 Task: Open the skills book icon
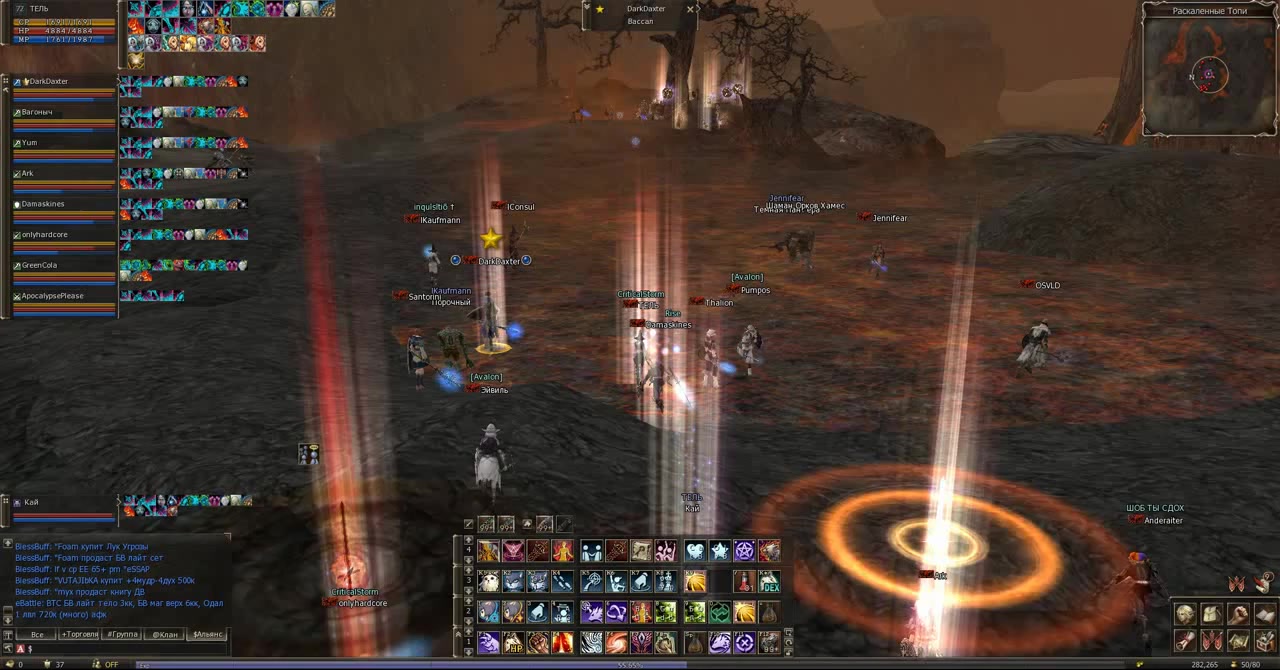pyautogui.click(x=1265, y=614)
